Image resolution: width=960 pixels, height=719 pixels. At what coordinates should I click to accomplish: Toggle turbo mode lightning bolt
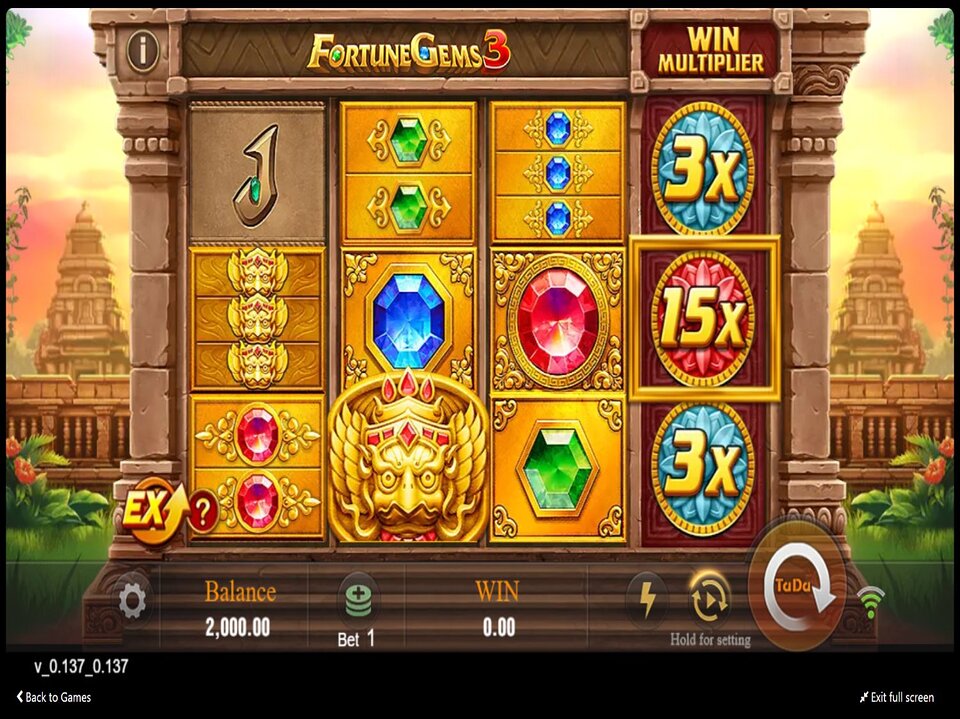[647, 599]
